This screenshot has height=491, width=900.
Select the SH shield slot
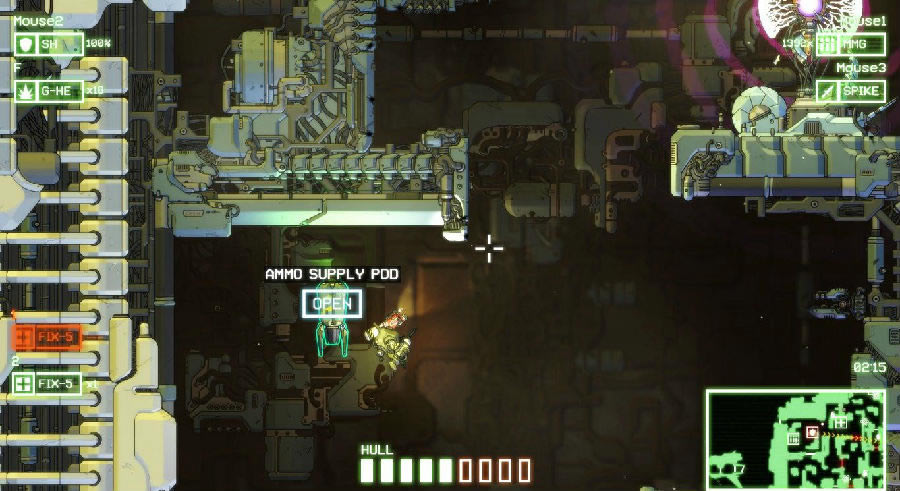point(47,44)
